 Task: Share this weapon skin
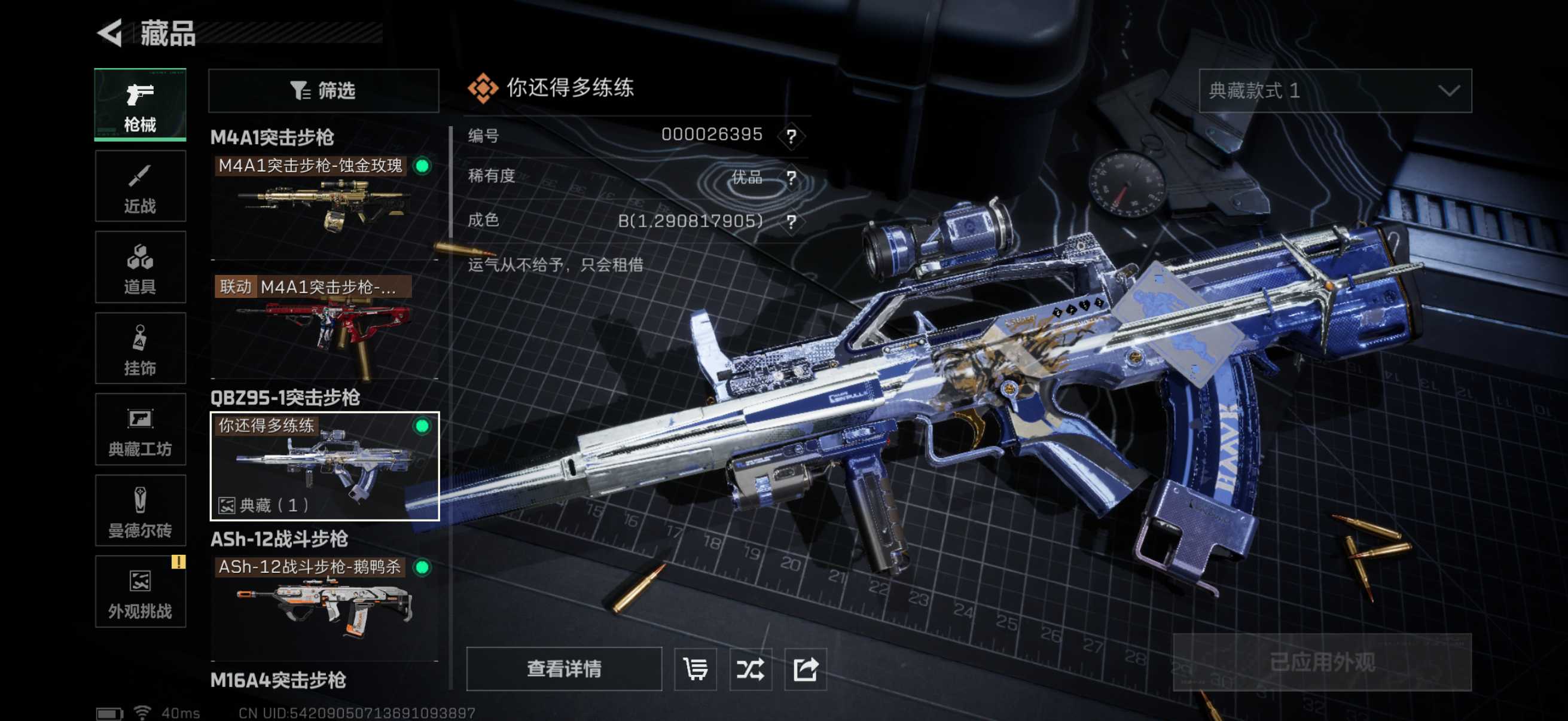click(x=805, y=668)
